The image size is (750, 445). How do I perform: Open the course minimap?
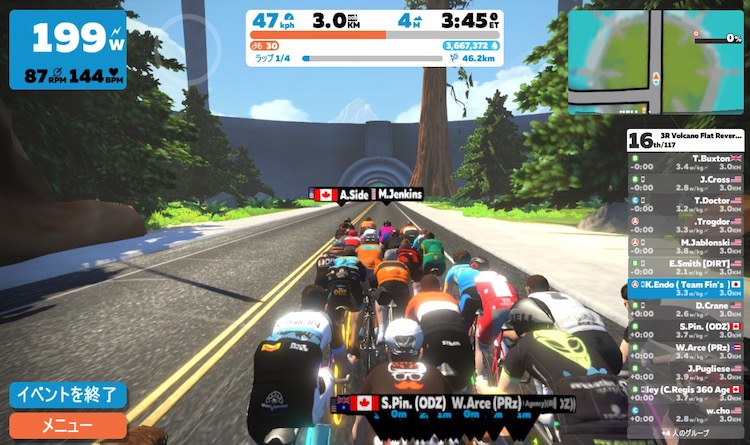(656, 62)
